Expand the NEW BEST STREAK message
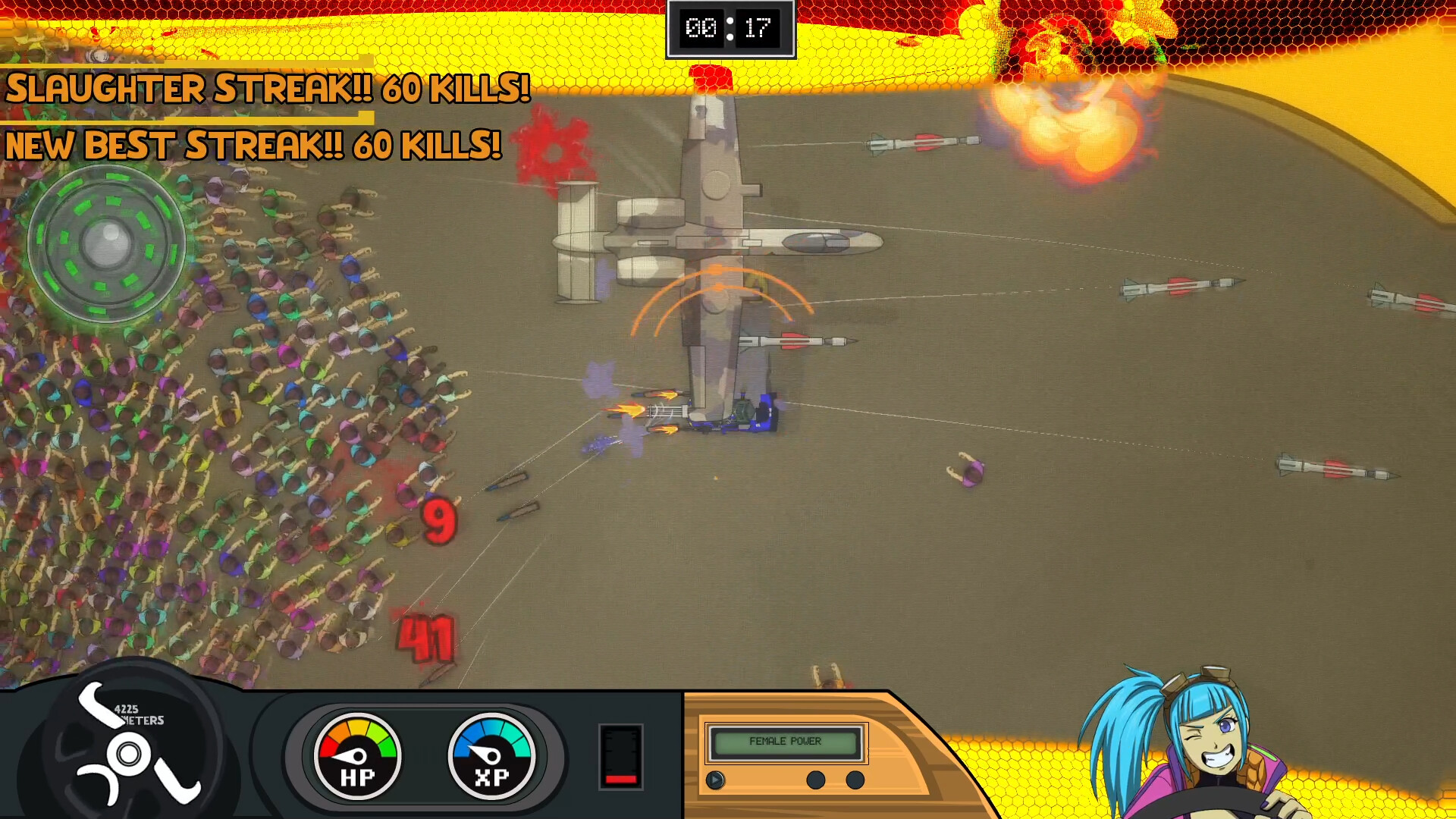The height and width of the screenshot is (819, 1456). 252,146
